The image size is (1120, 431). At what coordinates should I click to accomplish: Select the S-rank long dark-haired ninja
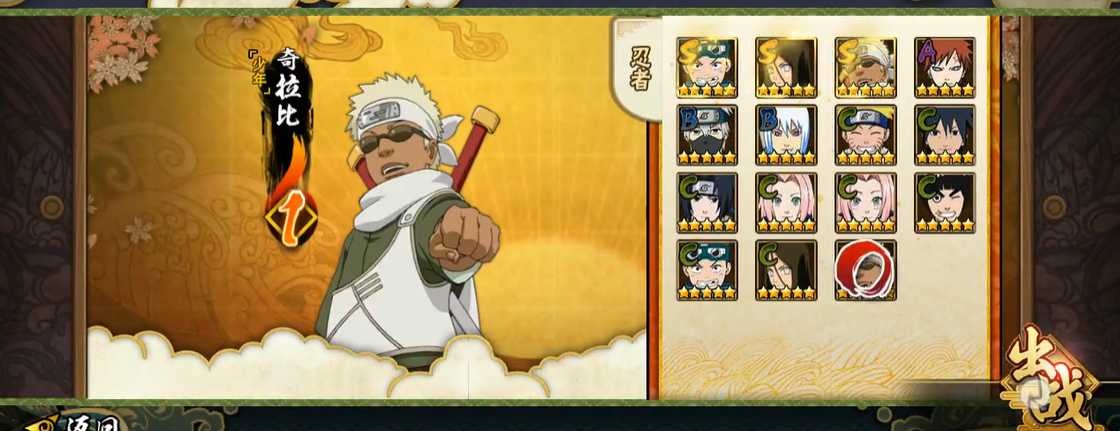point(786,68)
